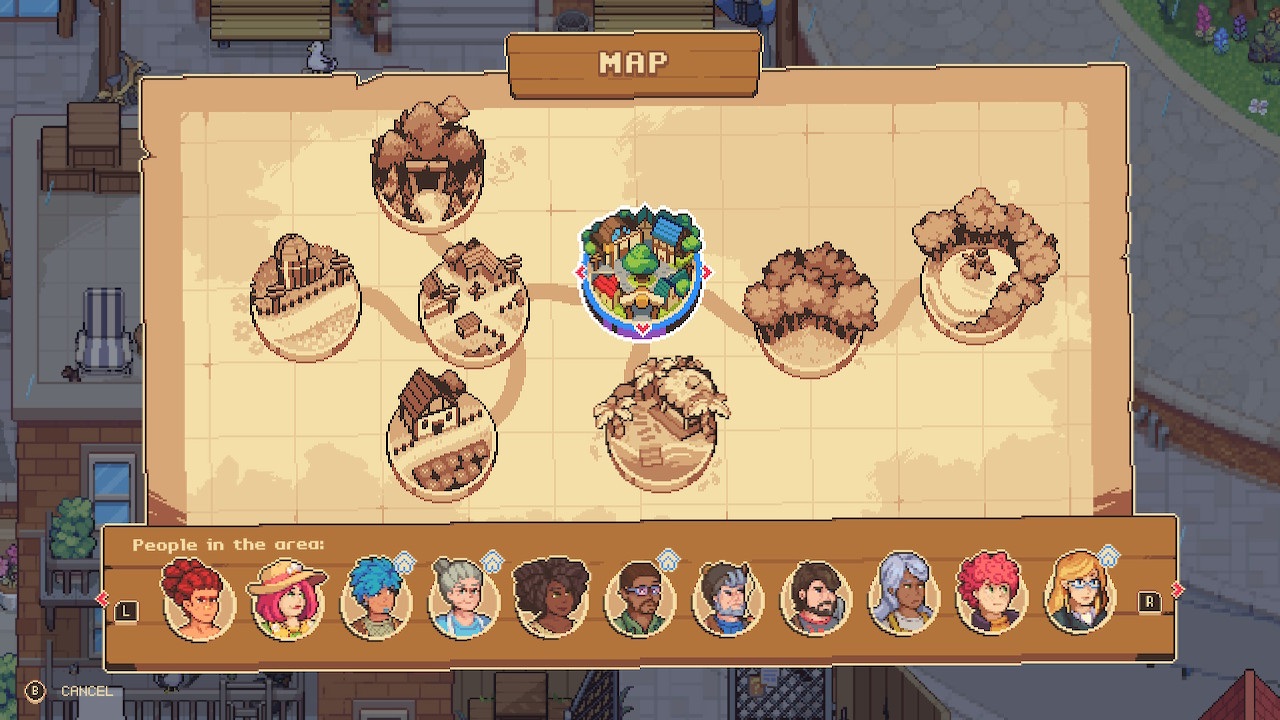Choose the pink-haired woman in straw hat
The width and height of the screenshot is (1280, 720).
(x=287, y=599)
